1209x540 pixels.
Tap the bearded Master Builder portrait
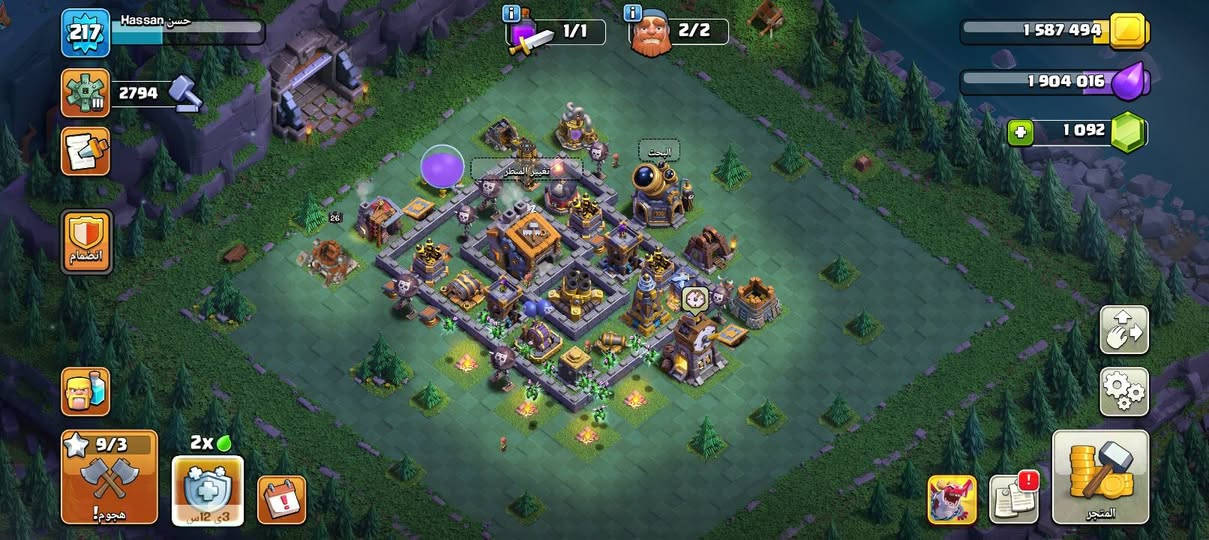(651, 37)
